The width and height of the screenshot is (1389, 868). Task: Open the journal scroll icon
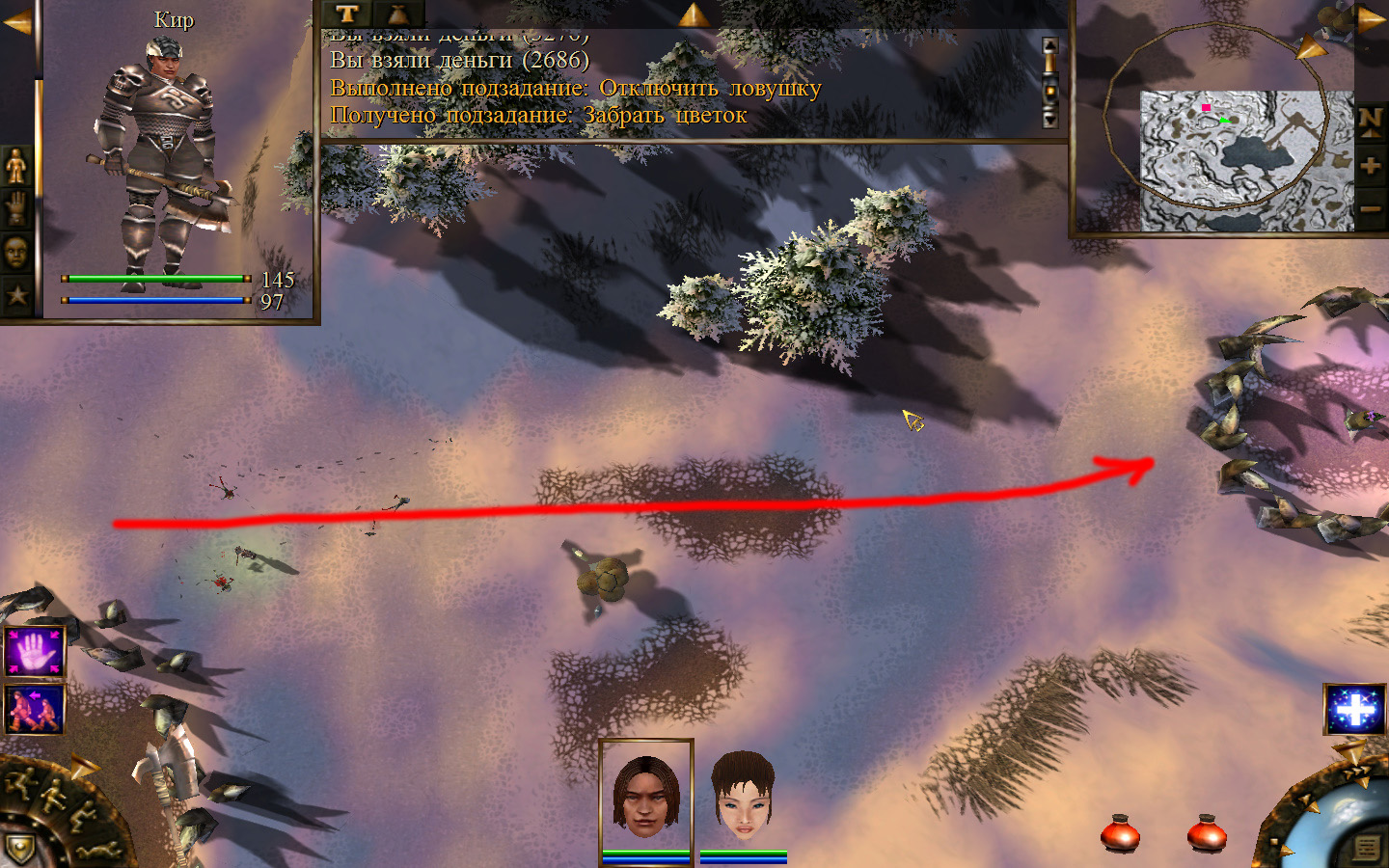point(1365,849)
